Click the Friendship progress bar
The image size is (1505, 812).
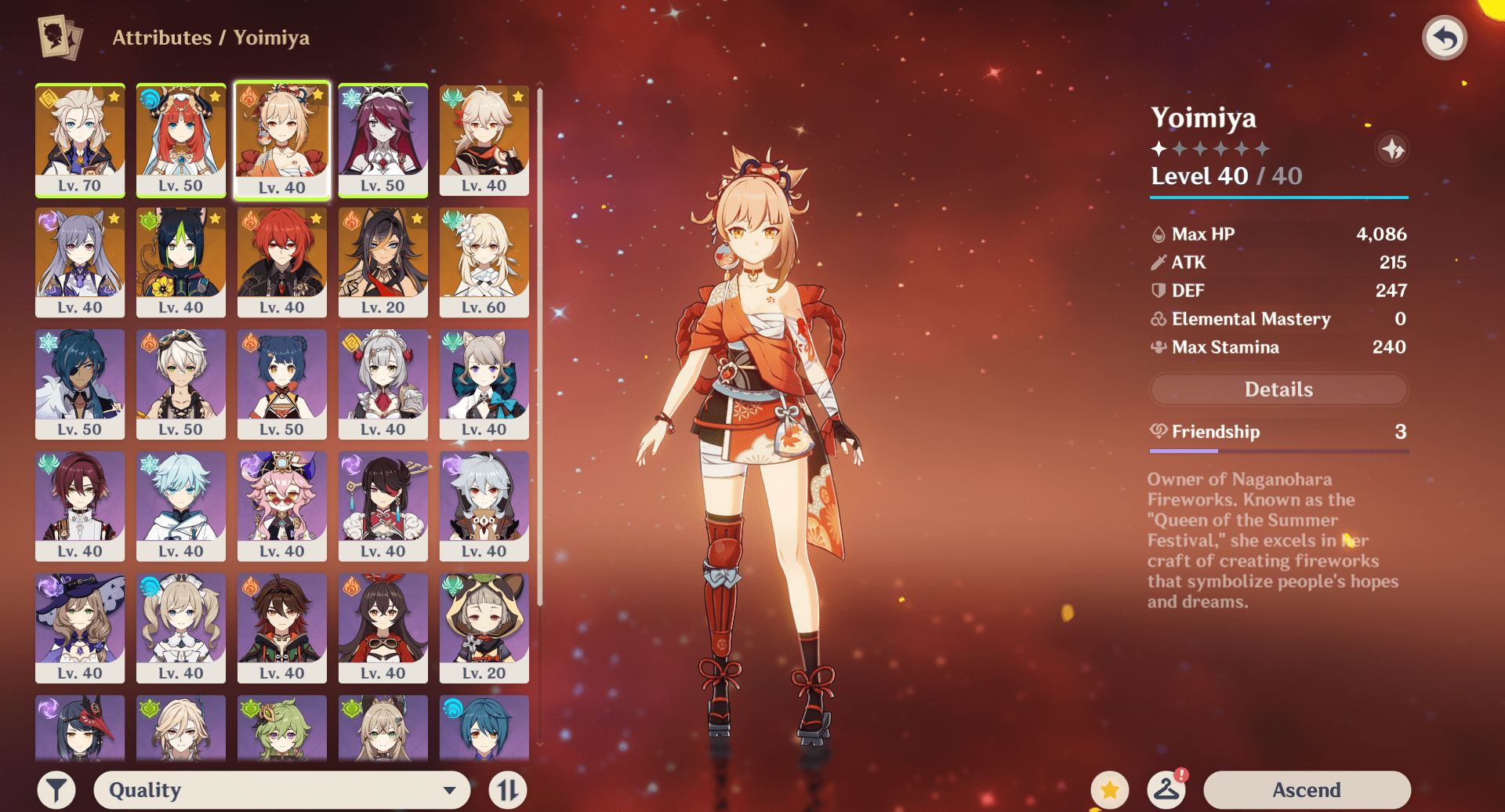point(1278,450)
